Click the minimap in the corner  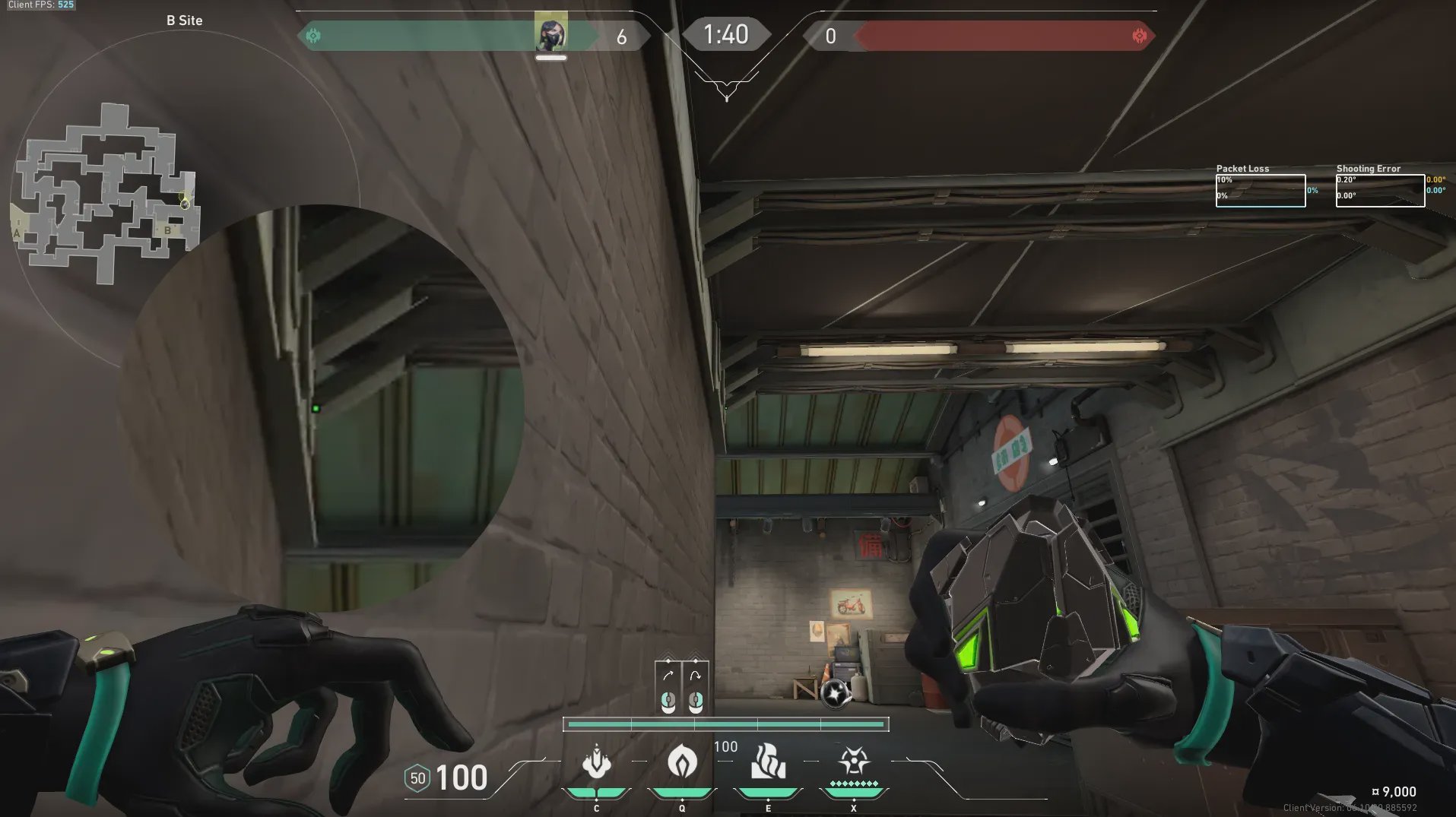107,194
